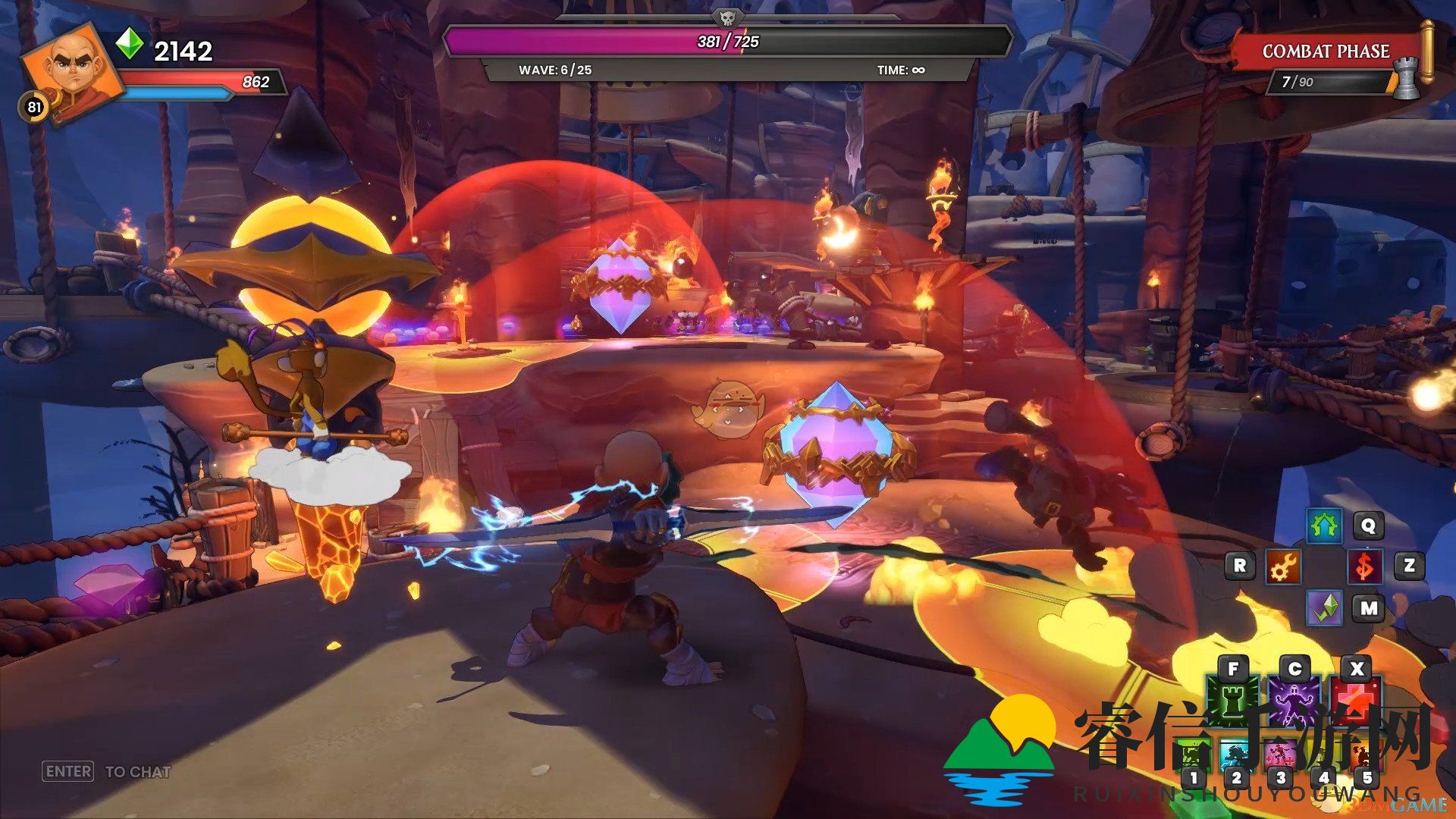Activate the repair wrench-and-gear icon
Image resolution: width=1456 pixels, height=819 pixels.
pos(1283,566)
